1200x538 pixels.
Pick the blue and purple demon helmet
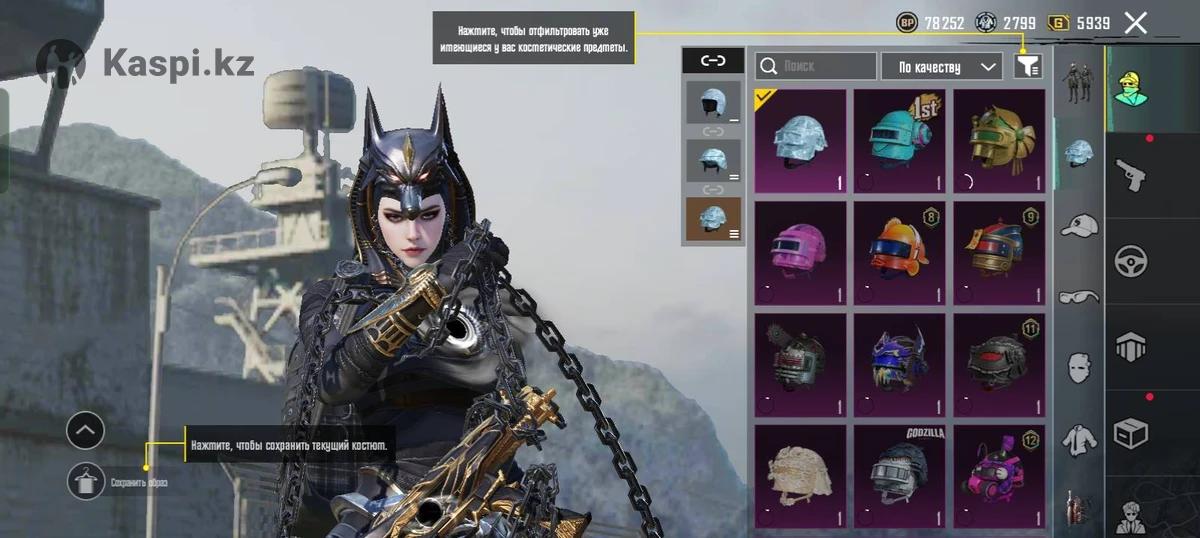899,365
